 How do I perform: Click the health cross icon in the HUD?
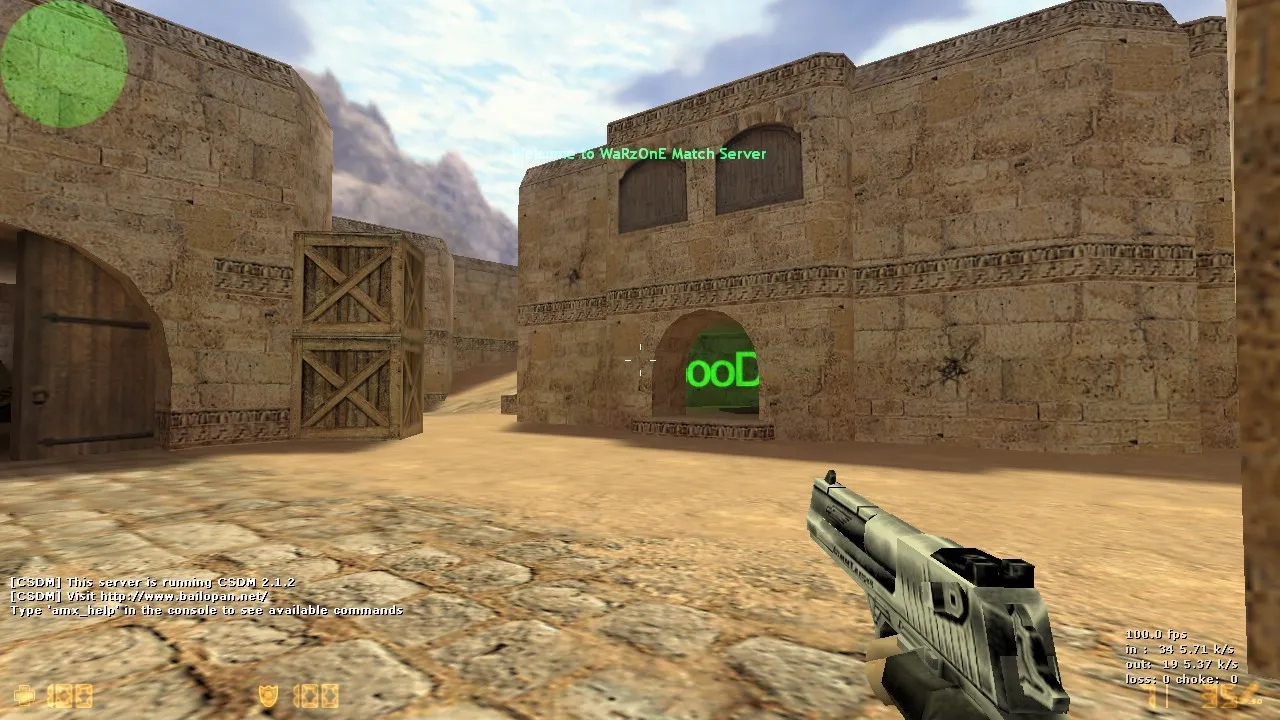click(25, 693)
